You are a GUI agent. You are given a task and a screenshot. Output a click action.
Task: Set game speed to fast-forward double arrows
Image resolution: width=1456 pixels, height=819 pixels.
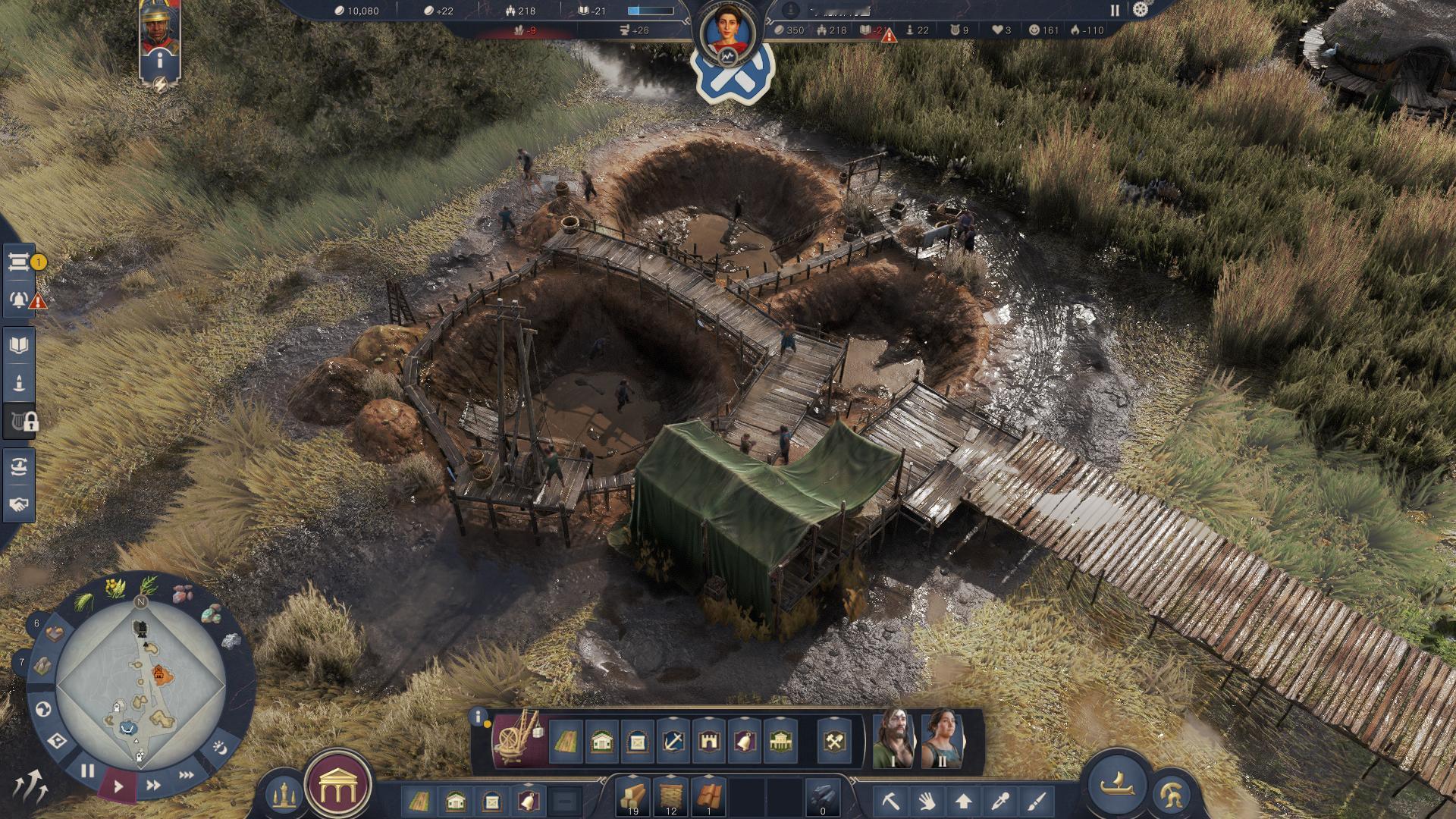point(153,785)
